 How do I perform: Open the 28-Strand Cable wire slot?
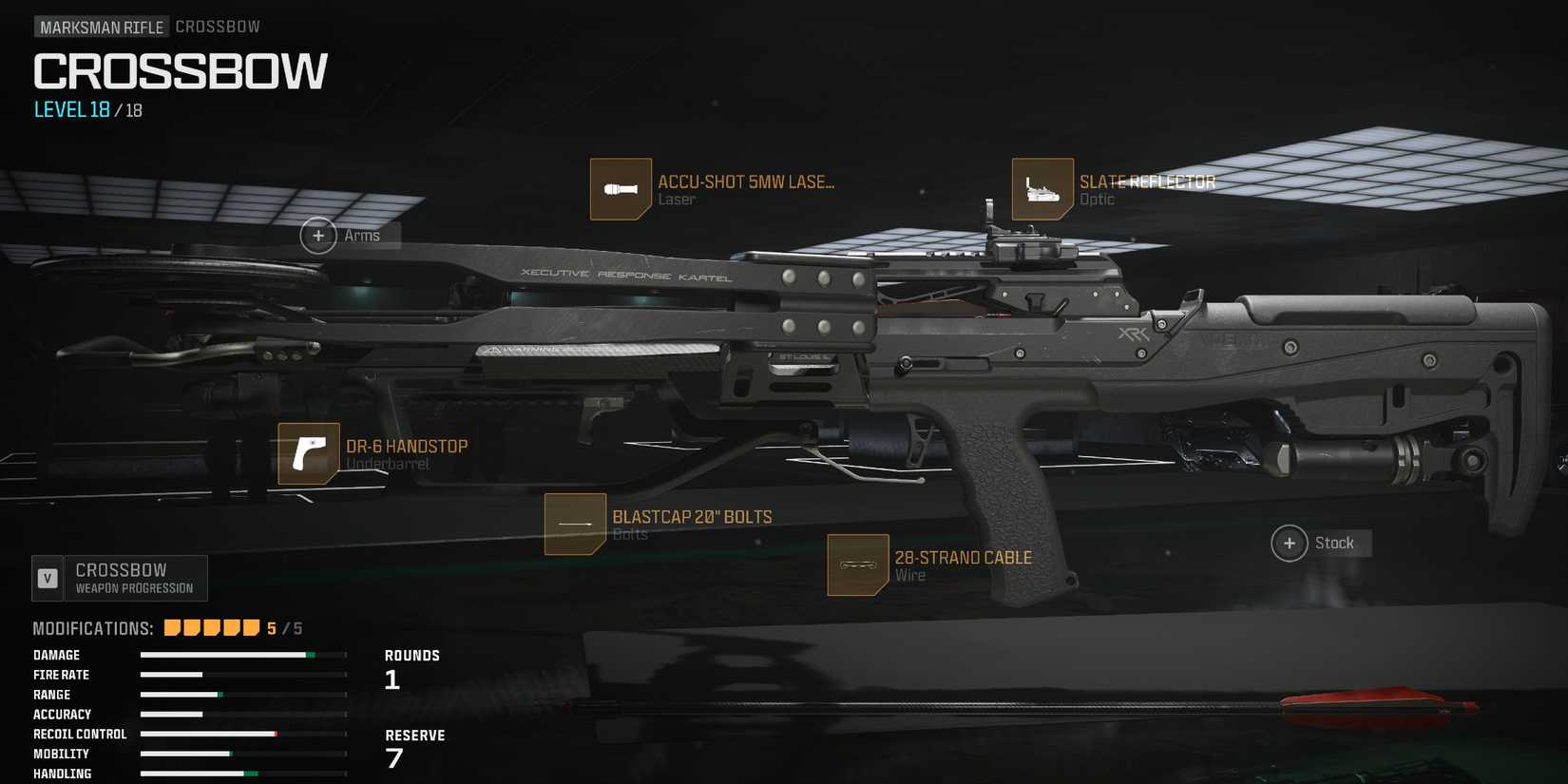click(856, 564)
